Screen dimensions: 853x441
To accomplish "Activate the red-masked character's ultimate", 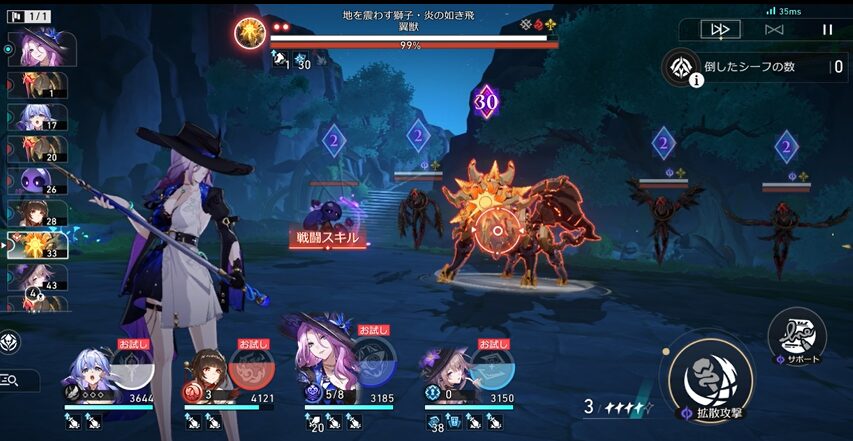I will coord(250,367).
